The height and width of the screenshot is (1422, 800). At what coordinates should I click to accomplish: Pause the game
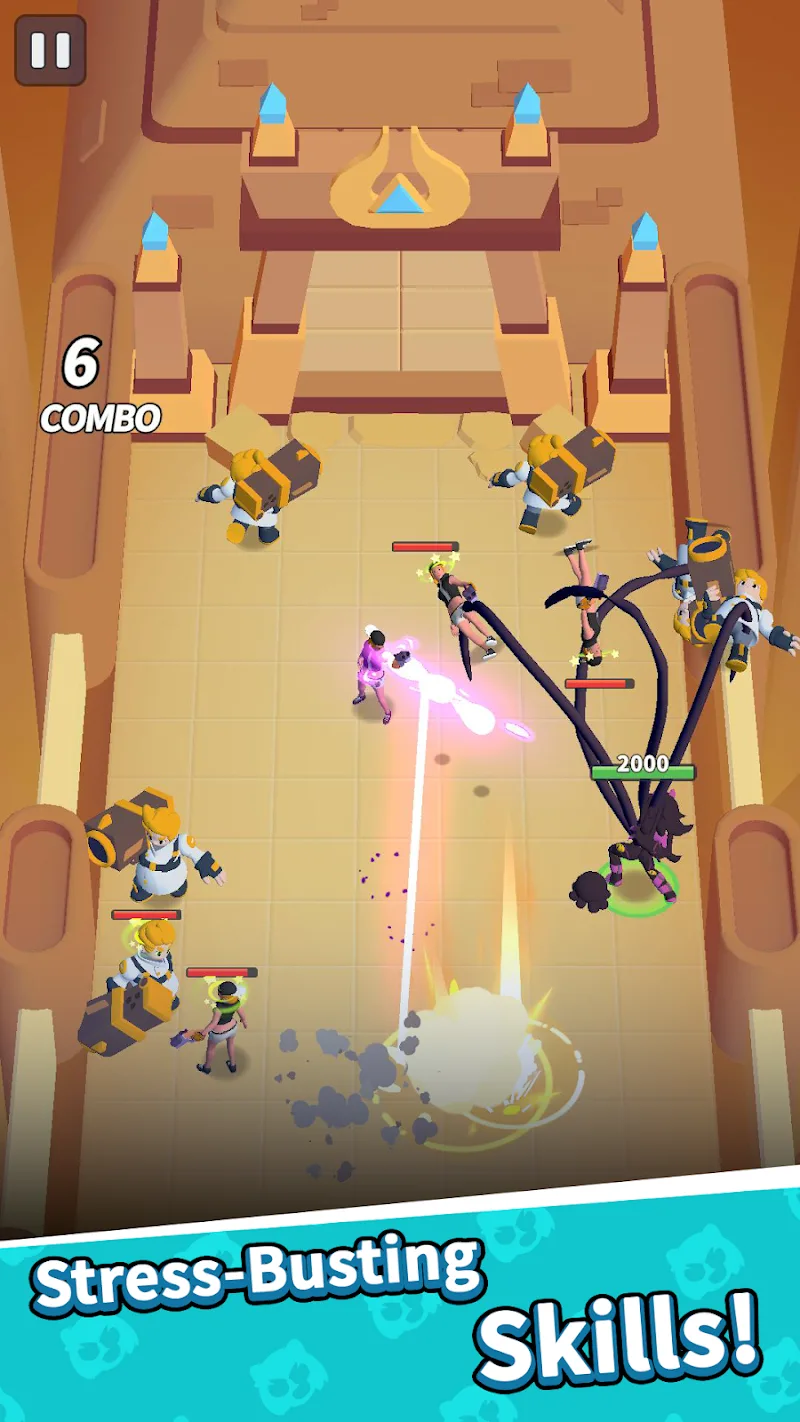(50, 50)
